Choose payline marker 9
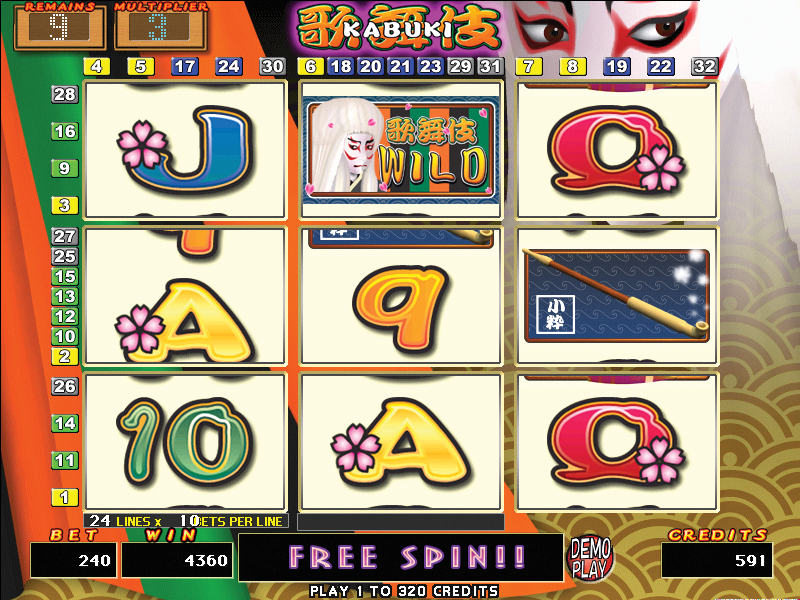The image size is (800, 600). 65,168
